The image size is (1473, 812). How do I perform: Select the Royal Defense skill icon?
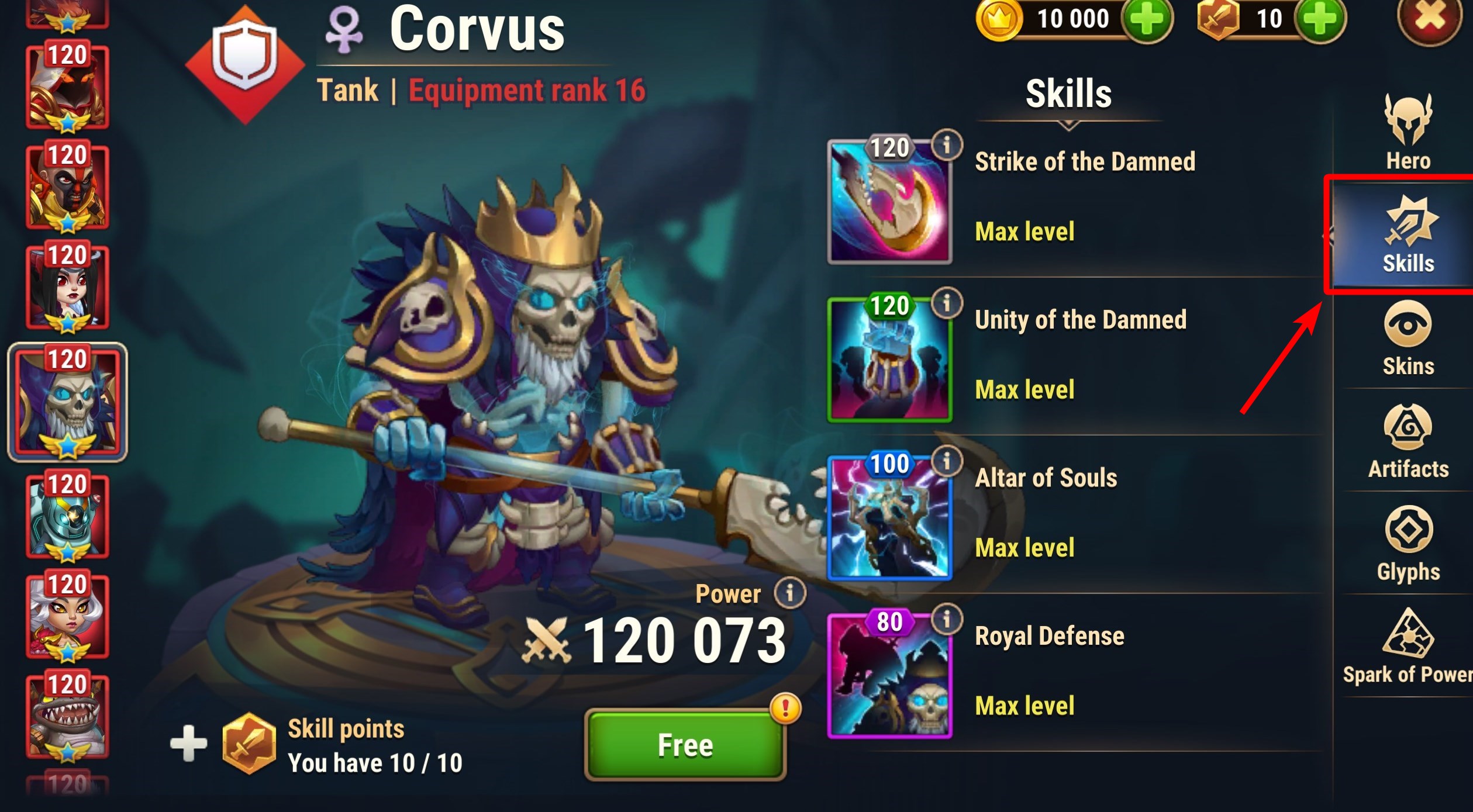(x=889, y=676)
